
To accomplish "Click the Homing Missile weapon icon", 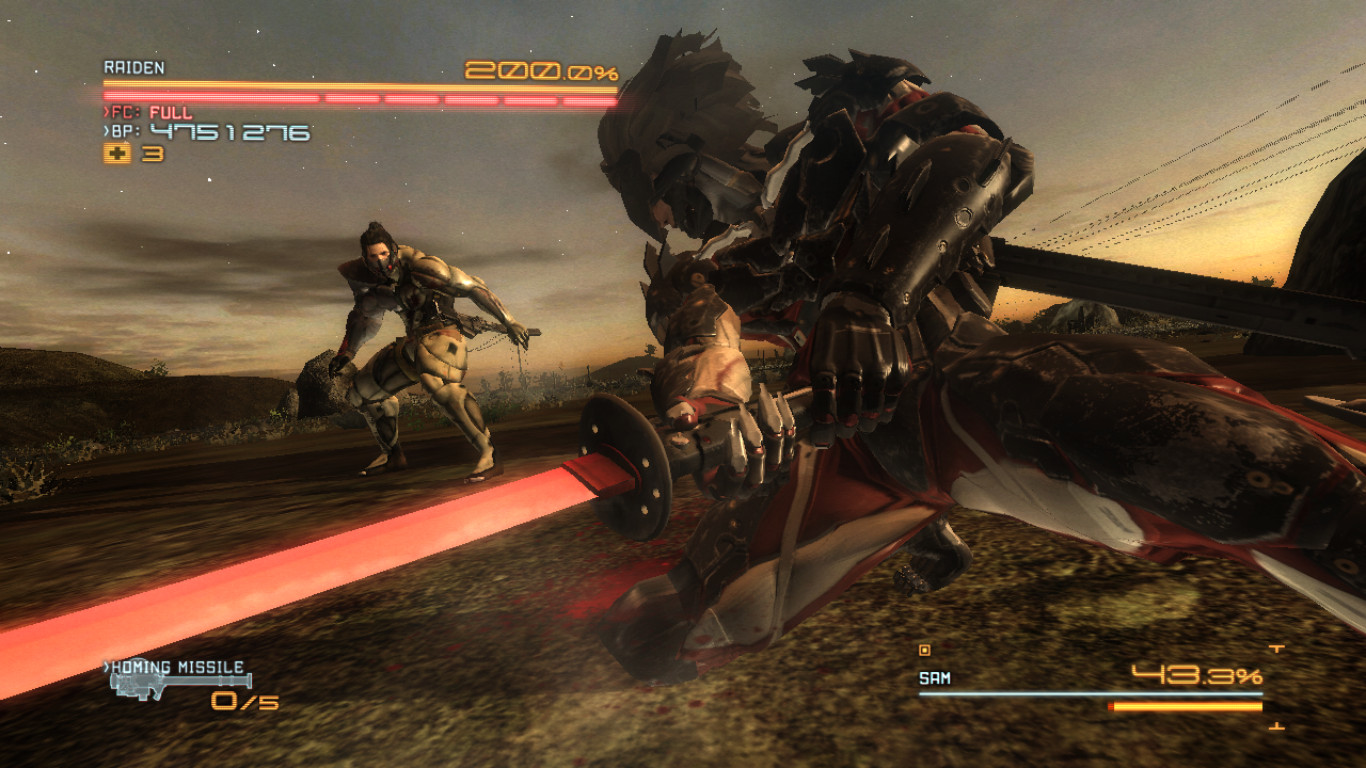I will (182, 684).
